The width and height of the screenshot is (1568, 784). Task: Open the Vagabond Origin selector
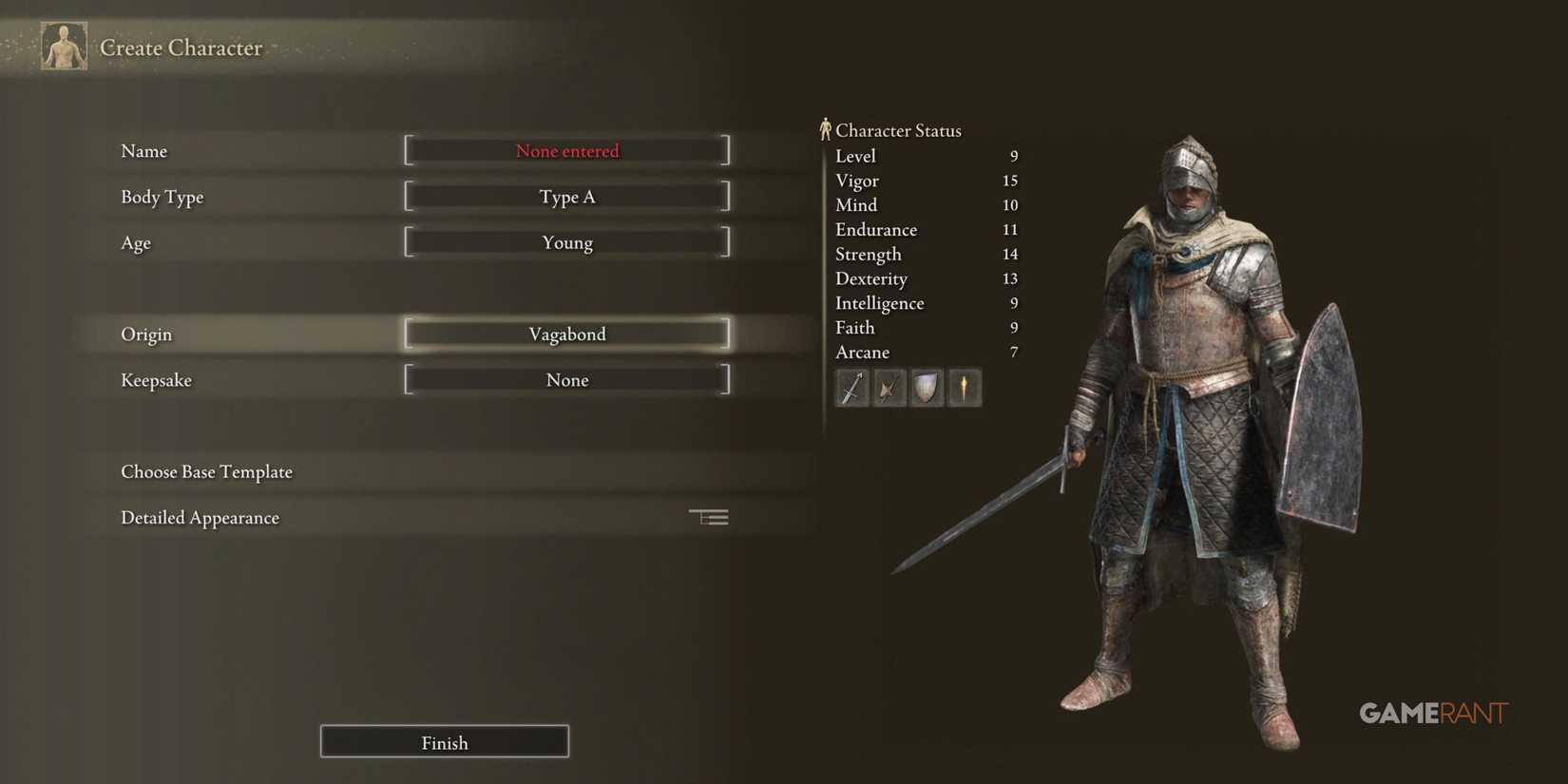566,334
